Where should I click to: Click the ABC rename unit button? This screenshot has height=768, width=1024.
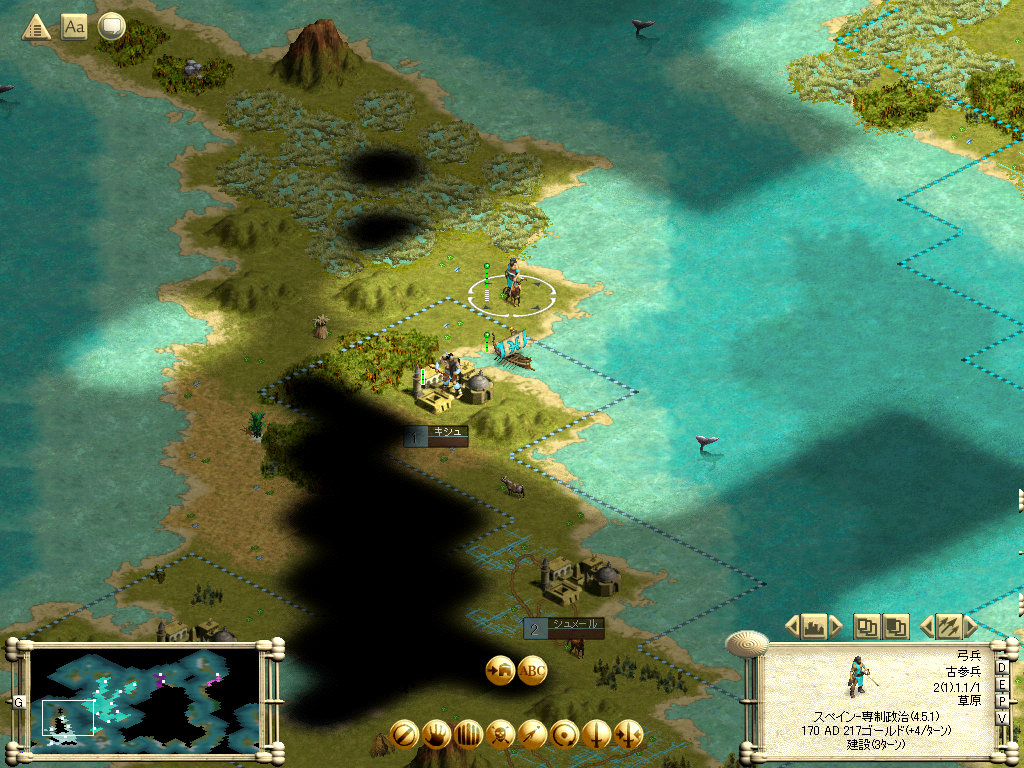pyautogui.click(x=532, y=670)
